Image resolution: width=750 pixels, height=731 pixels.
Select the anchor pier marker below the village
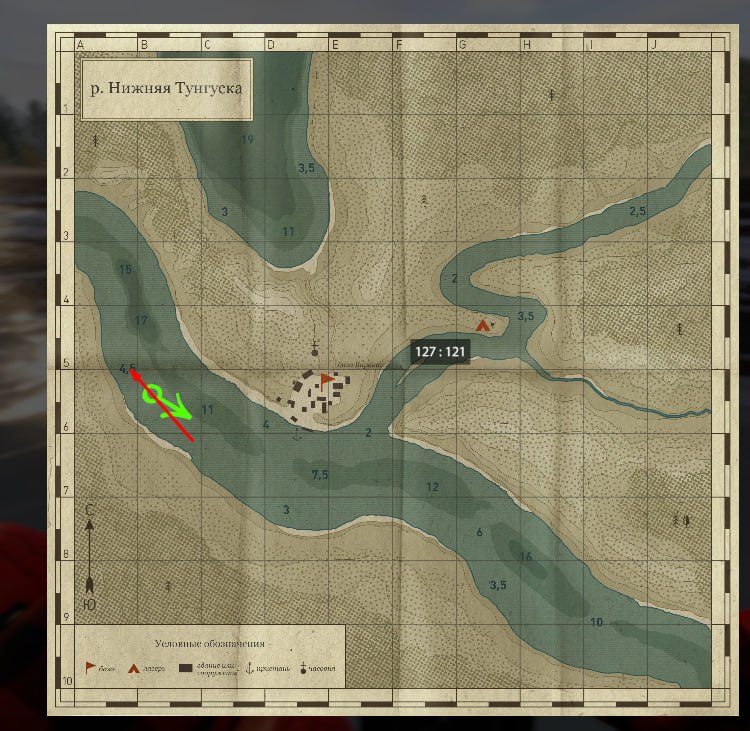(x=297, y=434)
